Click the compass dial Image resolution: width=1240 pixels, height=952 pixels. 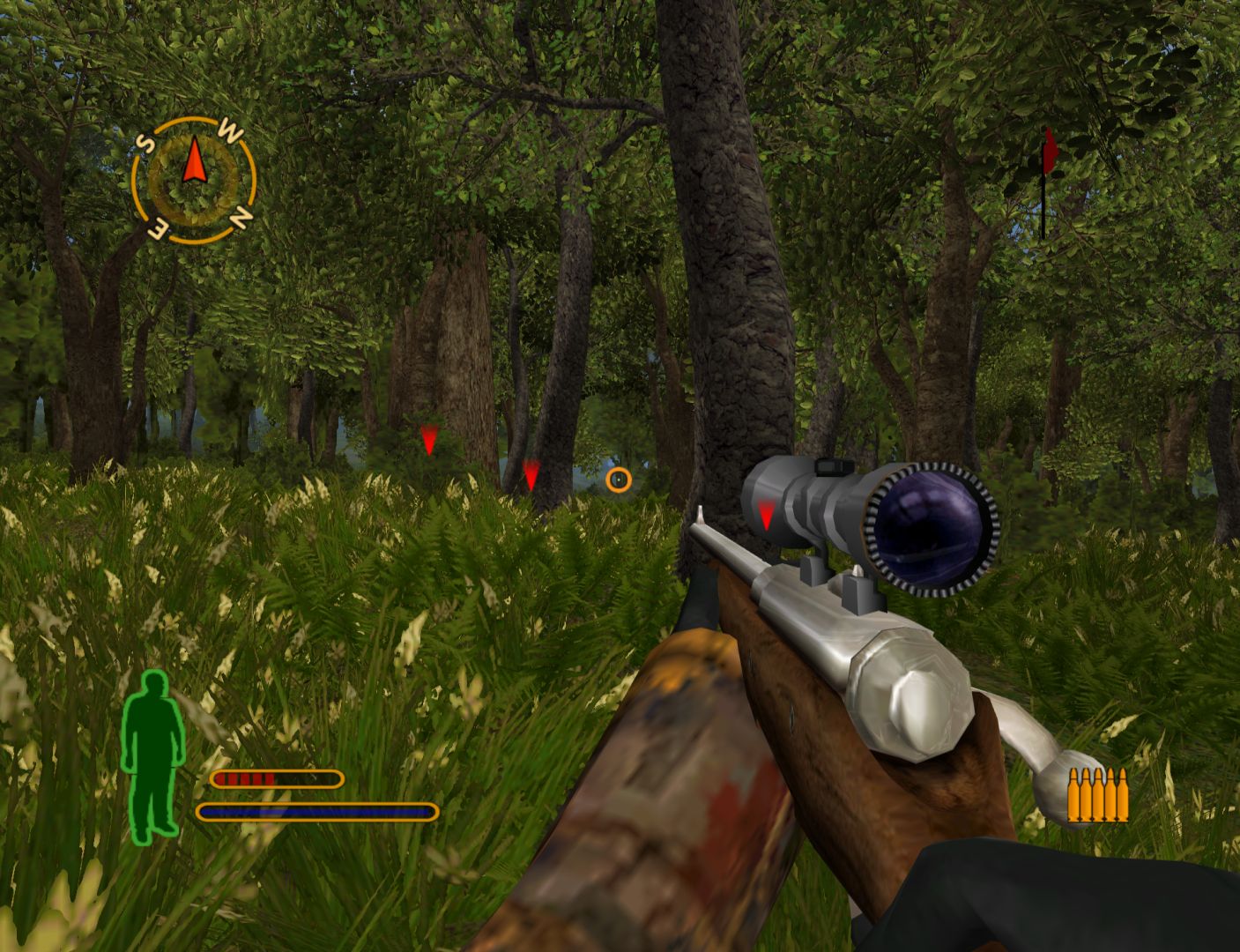[194, 181]
